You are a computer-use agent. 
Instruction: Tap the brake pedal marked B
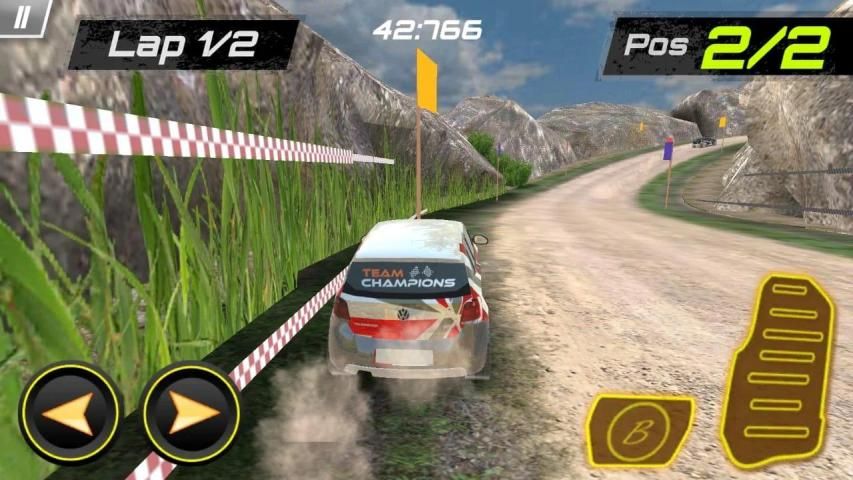point(637,430)
